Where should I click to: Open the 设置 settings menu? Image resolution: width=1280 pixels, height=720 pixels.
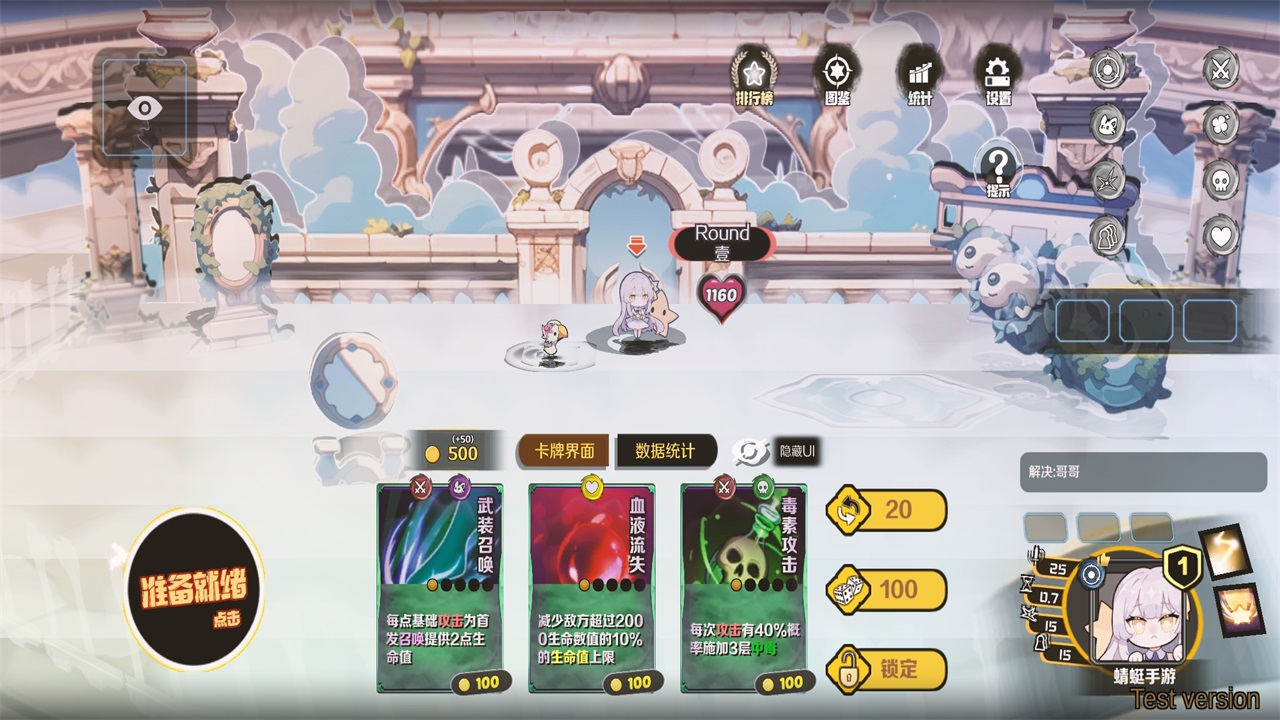997,76
